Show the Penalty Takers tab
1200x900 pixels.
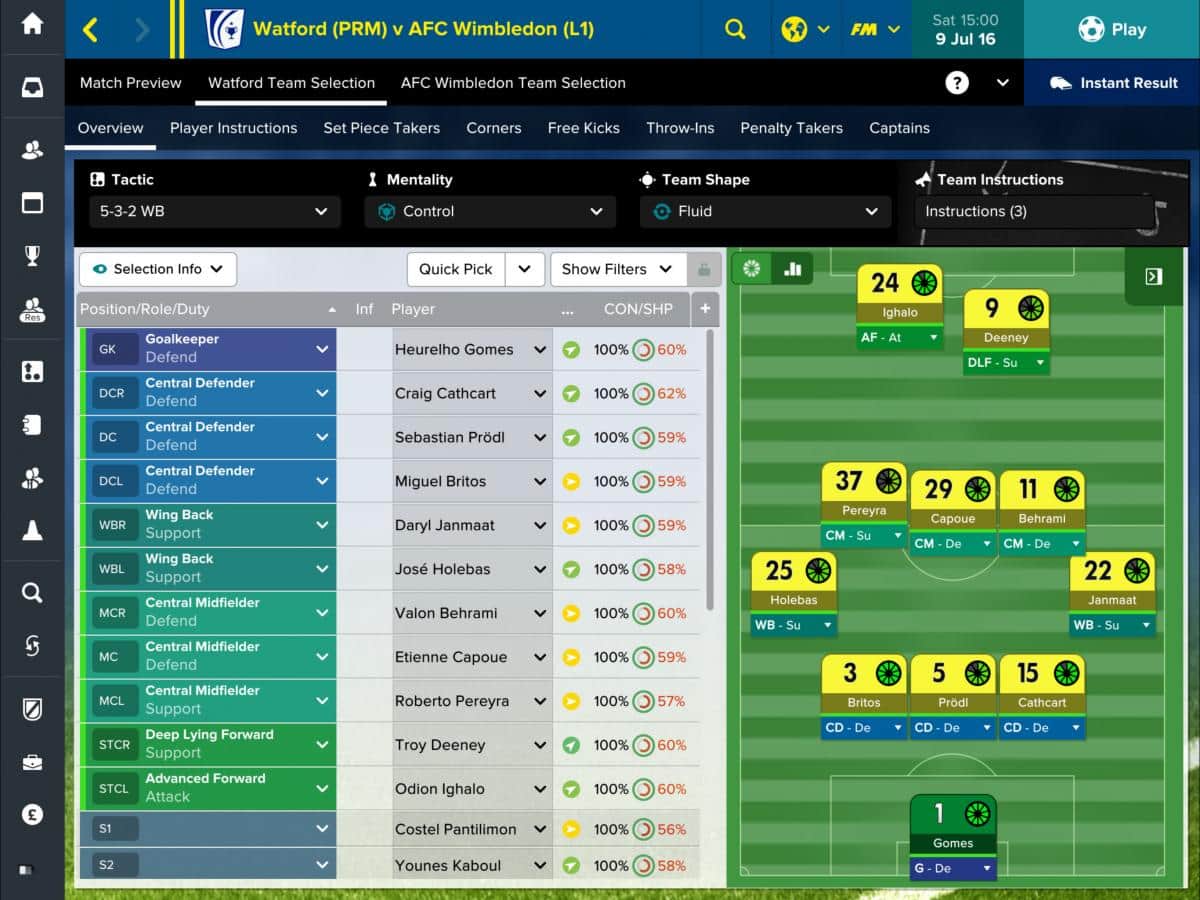click(x=791, y=128)
